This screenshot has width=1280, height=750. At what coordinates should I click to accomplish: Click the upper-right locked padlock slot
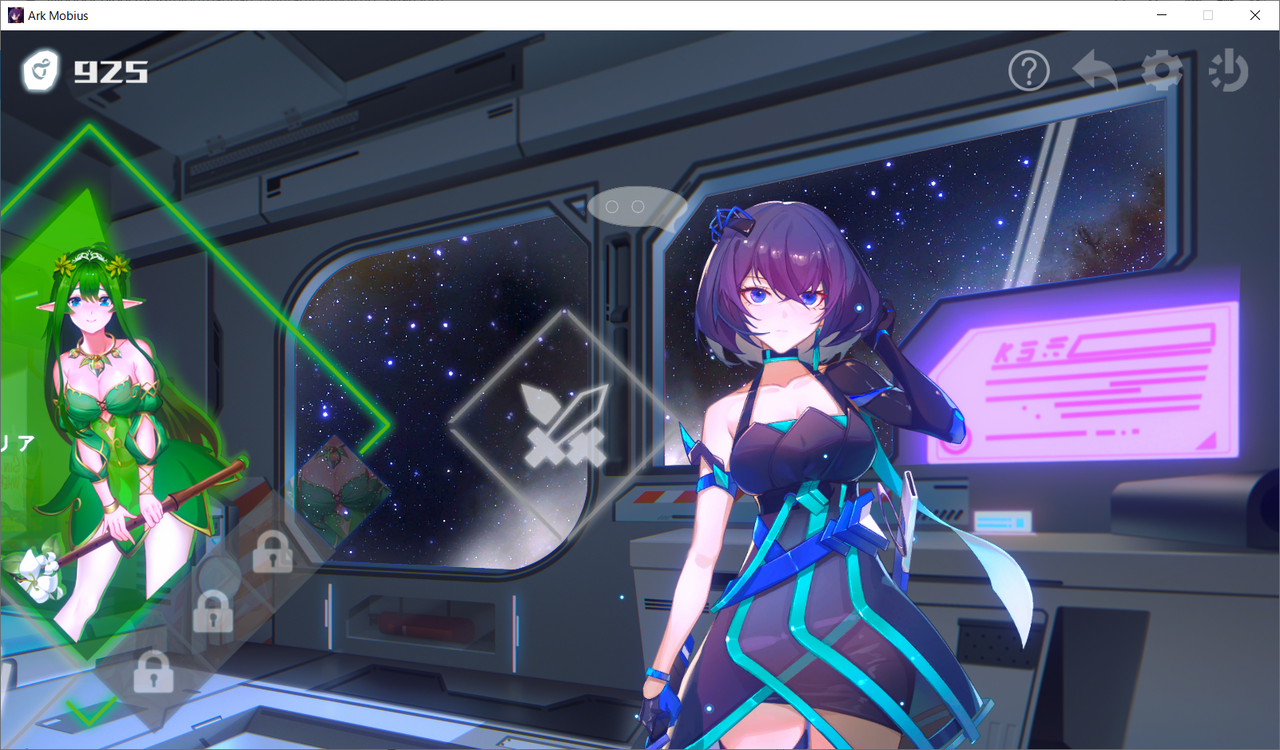[x=274, y=553]
